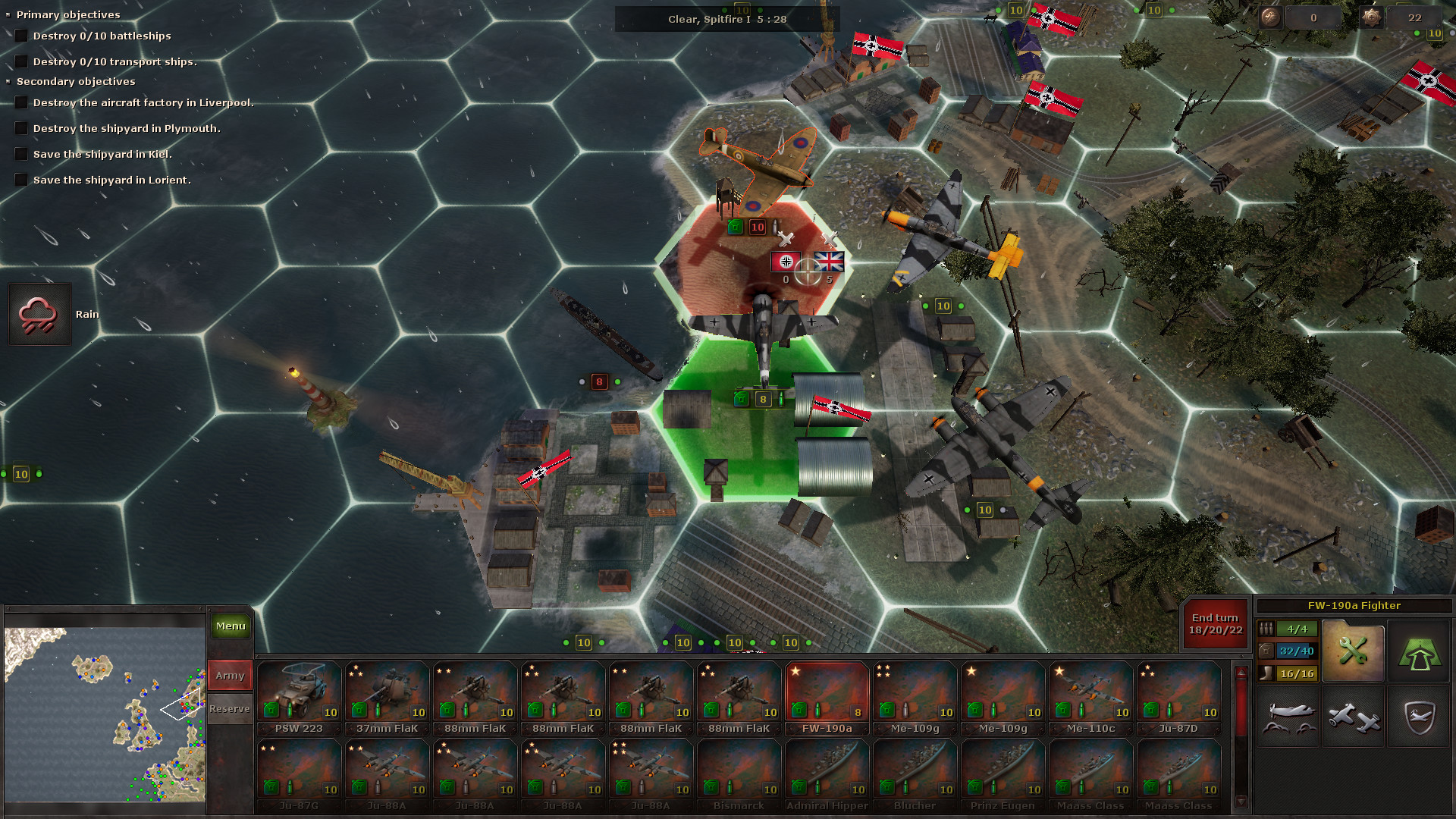Switch to the Army tab
This screenshot has height=819, width=1456.
[229, 674]
